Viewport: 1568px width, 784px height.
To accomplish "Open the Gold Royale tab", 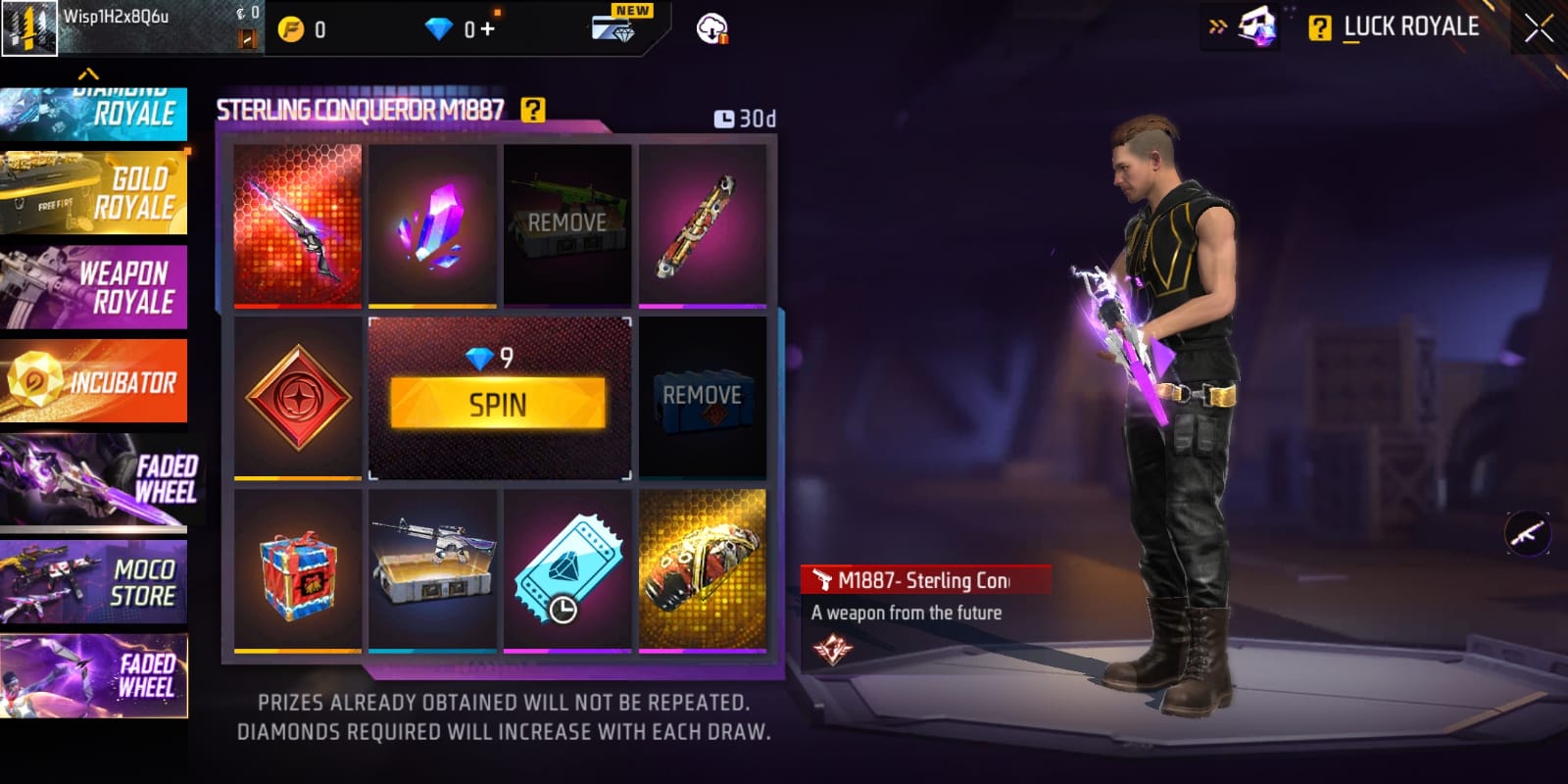I will pyautogui.click(x=94, y=193).
